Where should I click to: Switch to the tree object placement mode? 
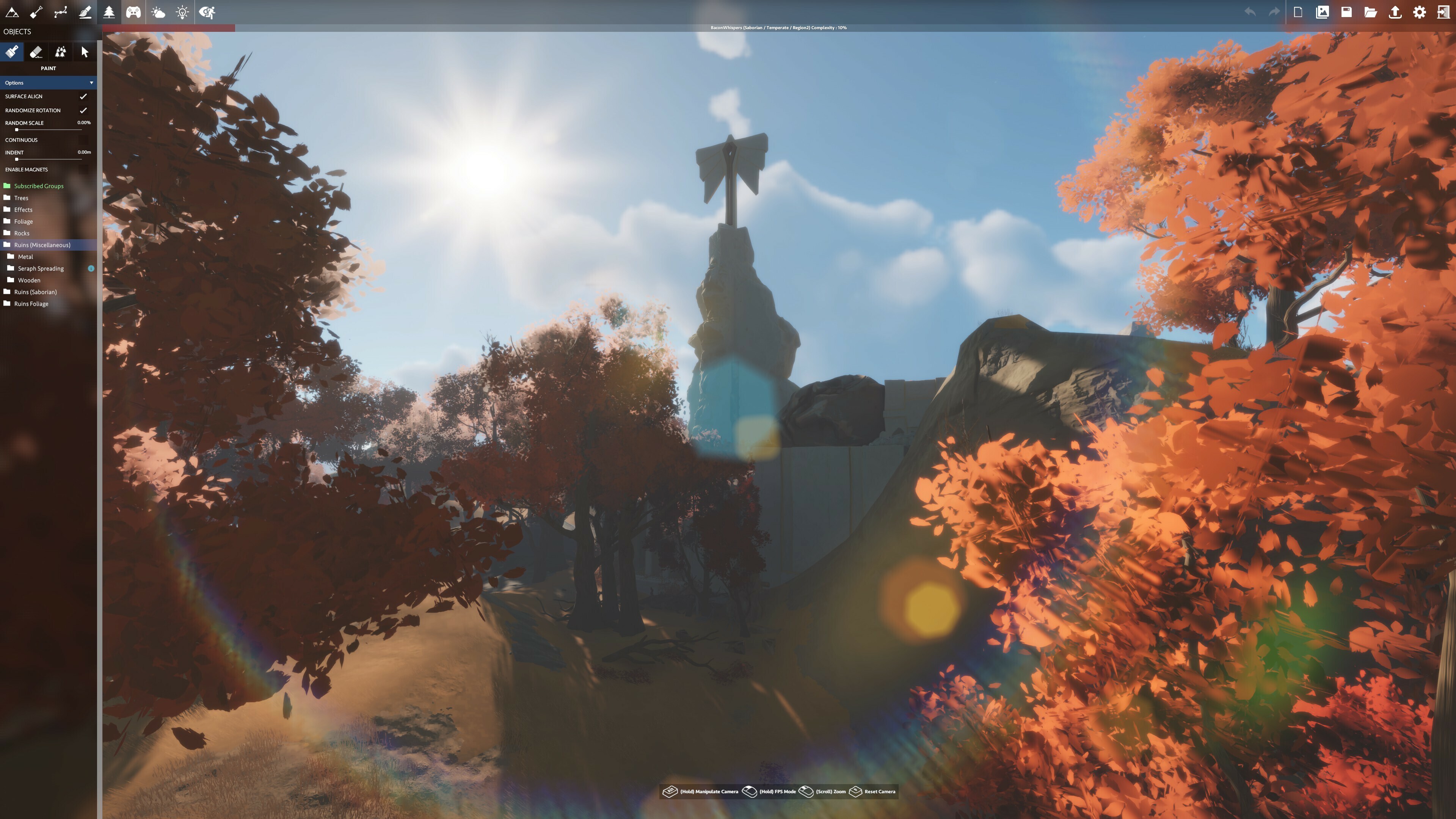click(109, 11)
